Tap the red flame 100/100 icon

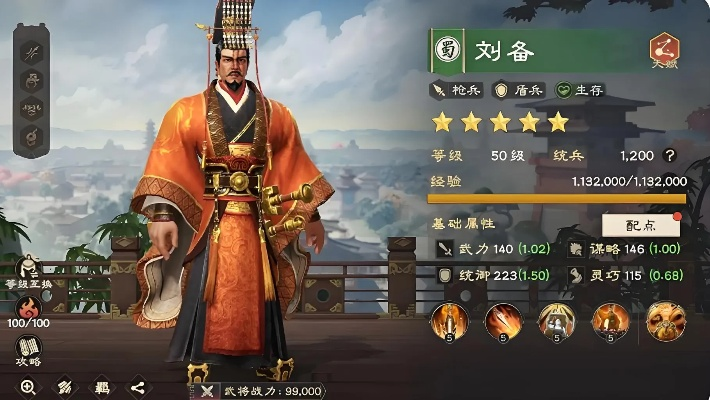(29, 305)
